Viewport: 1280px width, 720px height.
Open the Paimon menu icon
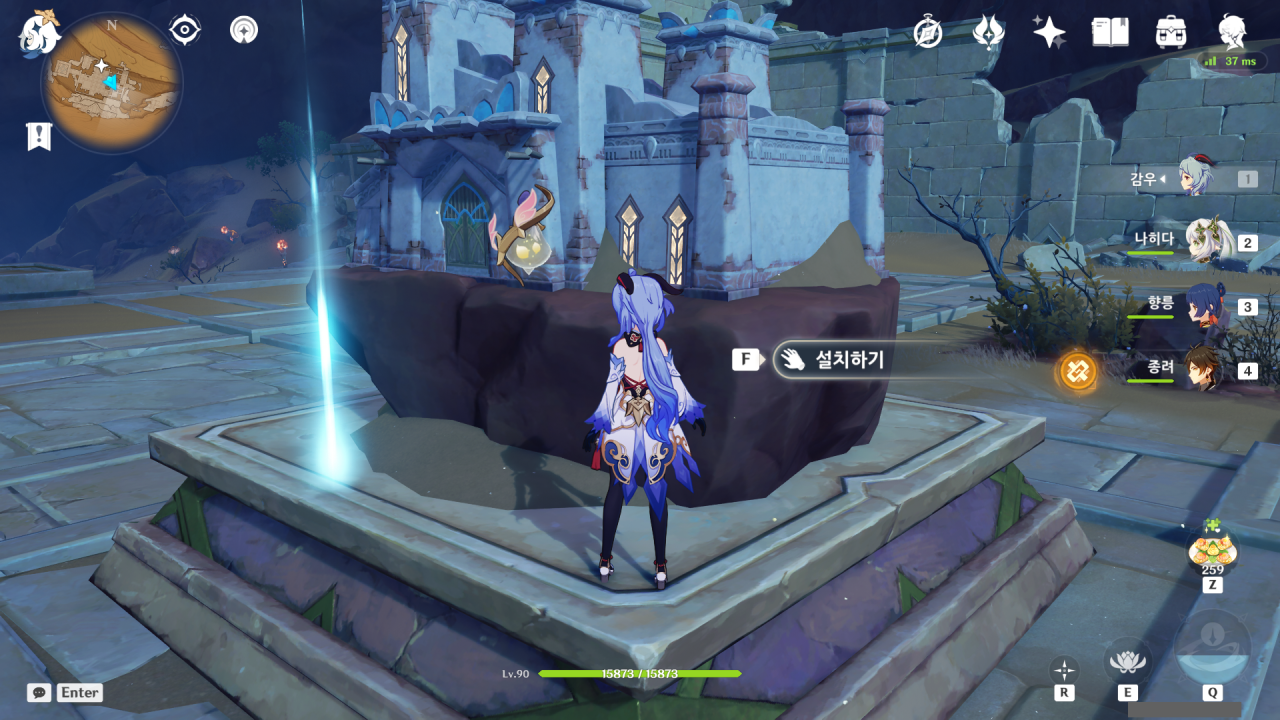pyautogui.click(x=40, y=31)
